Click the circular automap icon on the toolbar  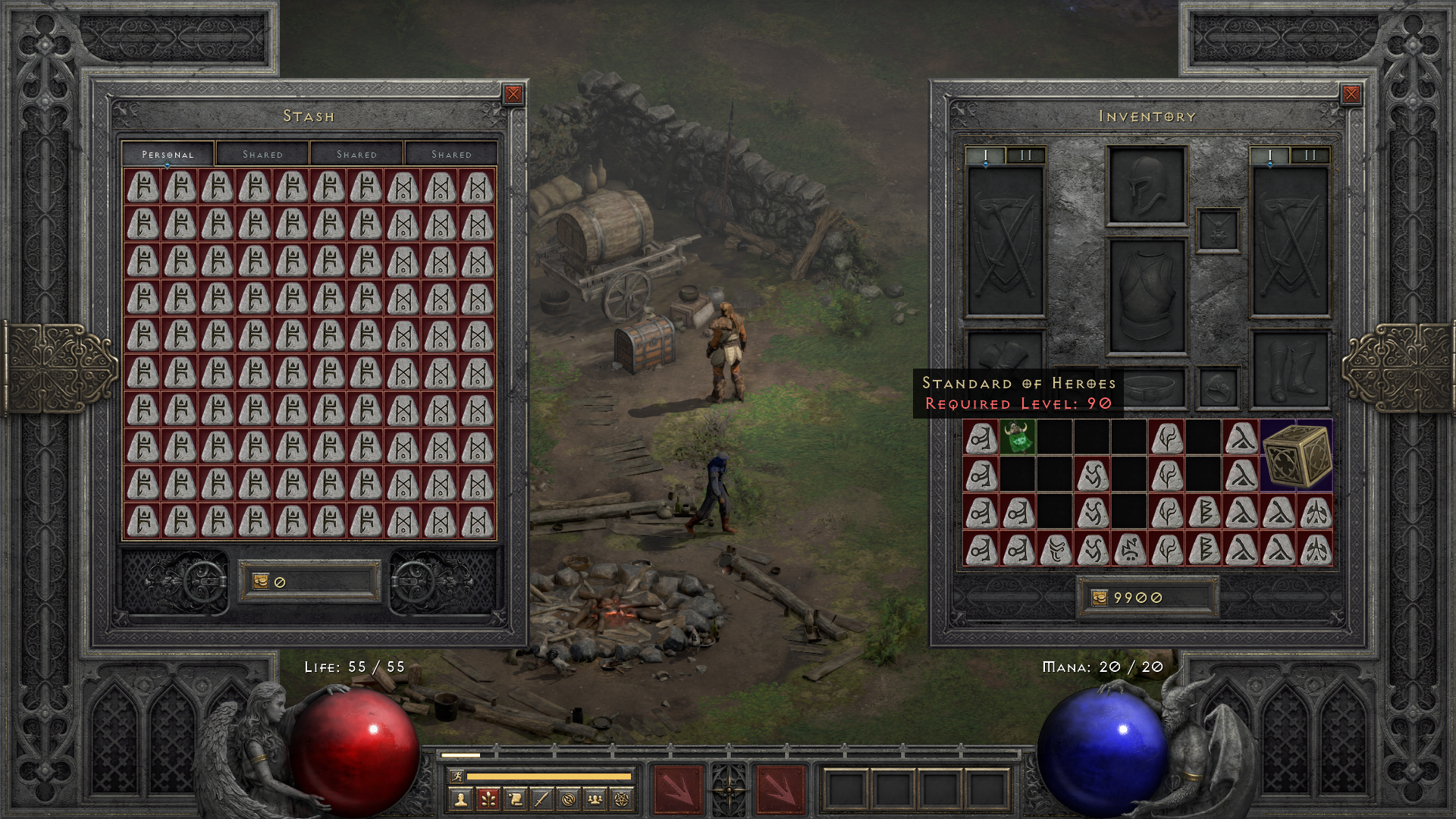tap(568, 797)
